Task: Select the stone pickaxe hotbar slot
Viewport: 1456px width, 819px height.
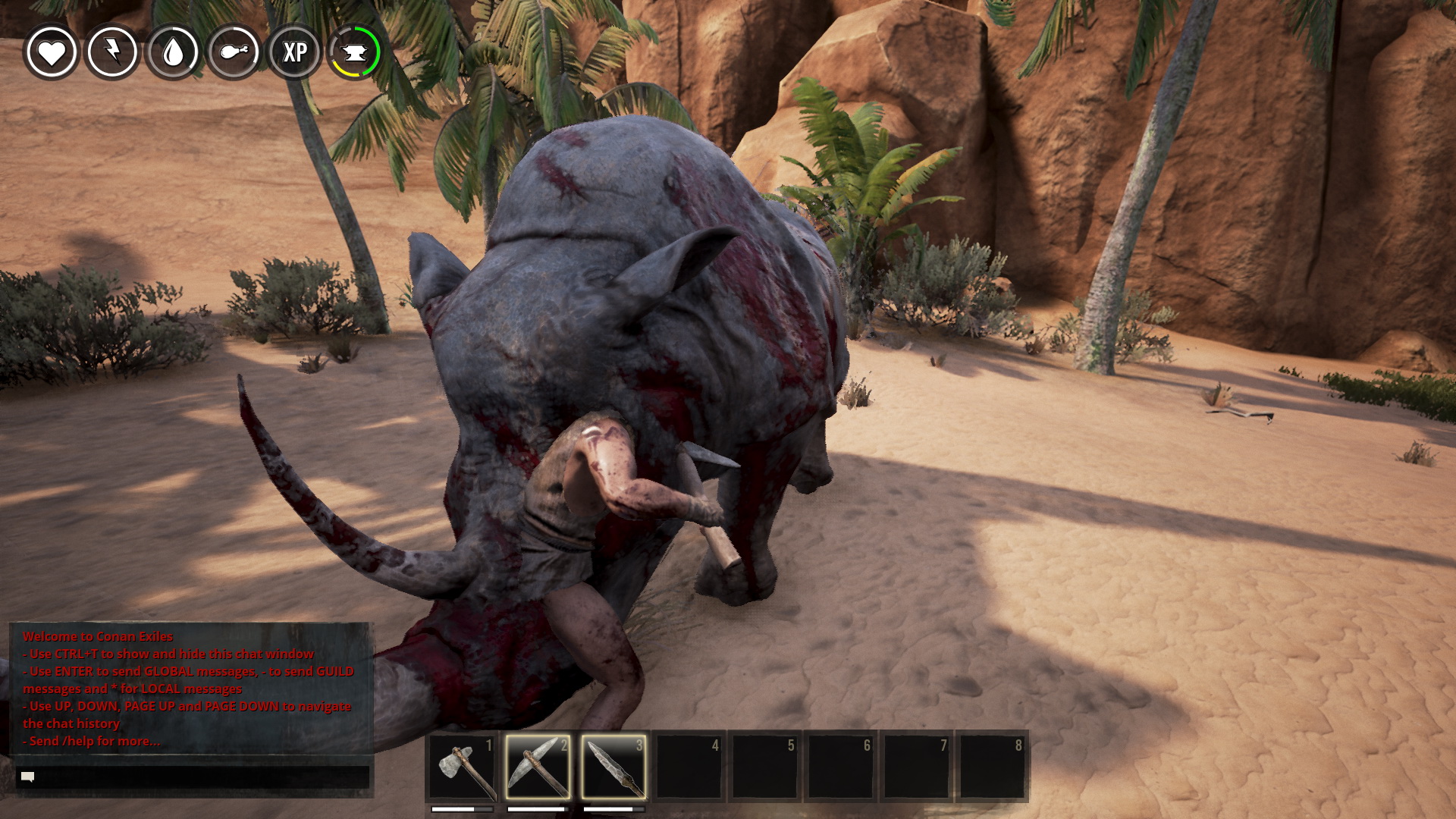Action: [538, 766]
